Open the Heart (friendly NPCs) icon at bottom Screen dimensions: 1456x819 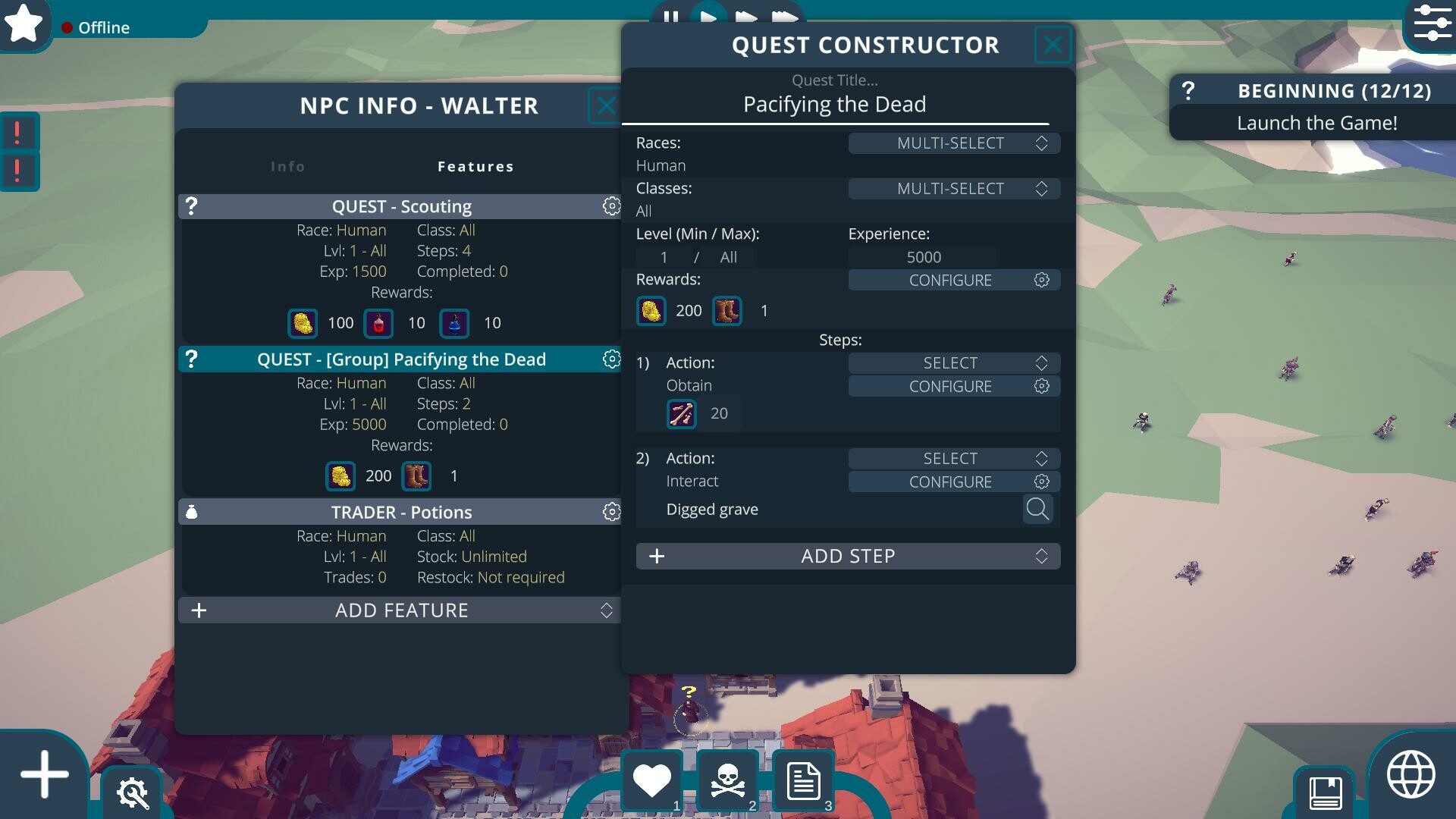coord(652,778)
